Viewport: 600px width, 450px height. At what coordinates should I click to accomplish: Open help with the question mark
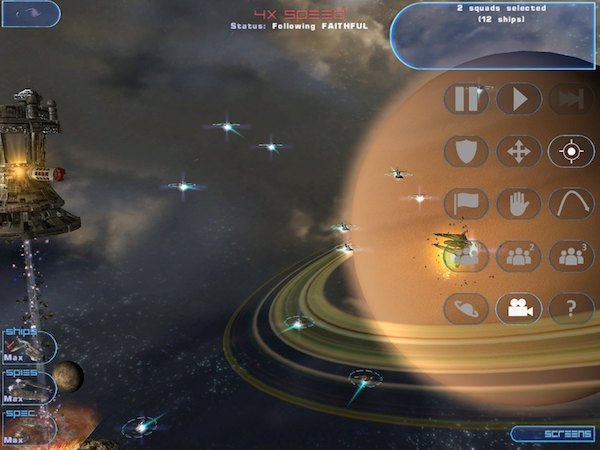tap(571, 308)
